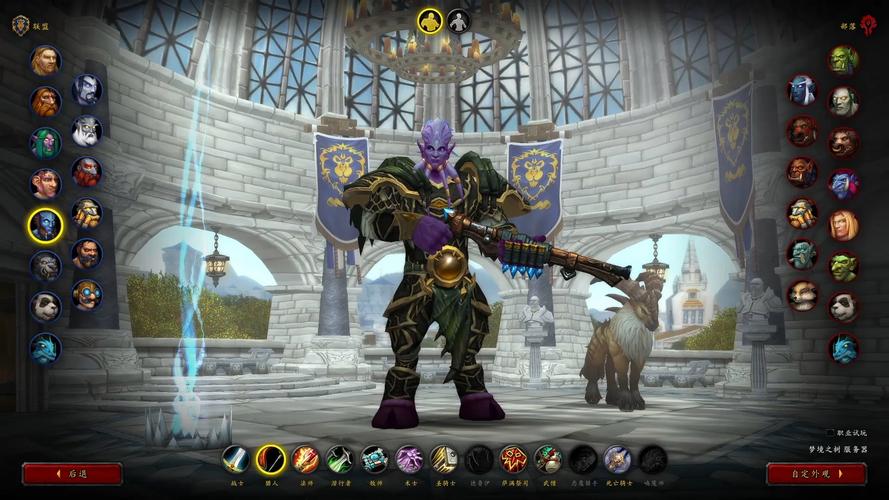Click the 后退 back button
The image size is (889, 500).
point(72,473)
